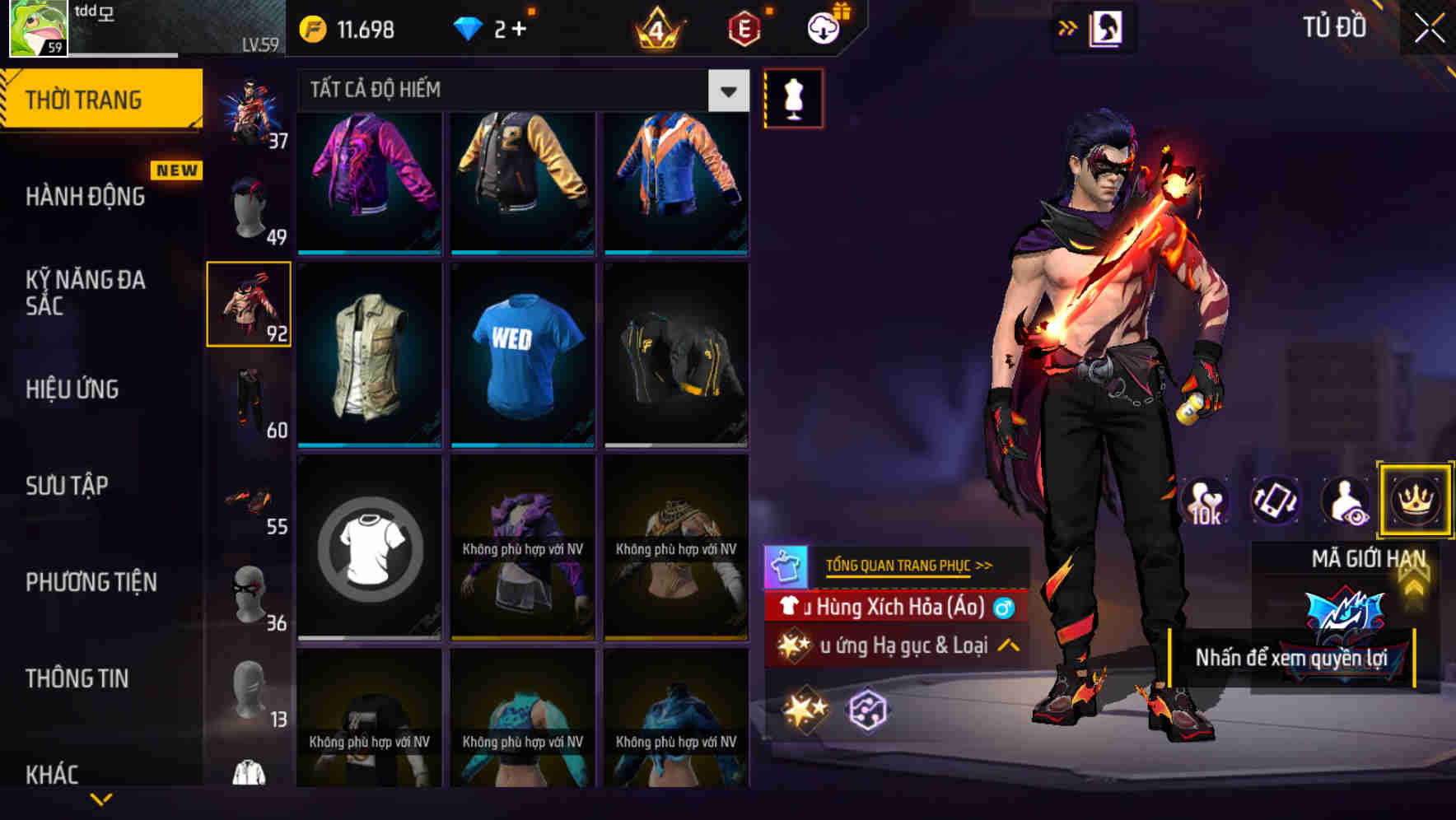Image resolution: width=1456 pixels, height=820 pixels.
Task: Toggle the starburst effect icon
Action: [x=805, y=710]
